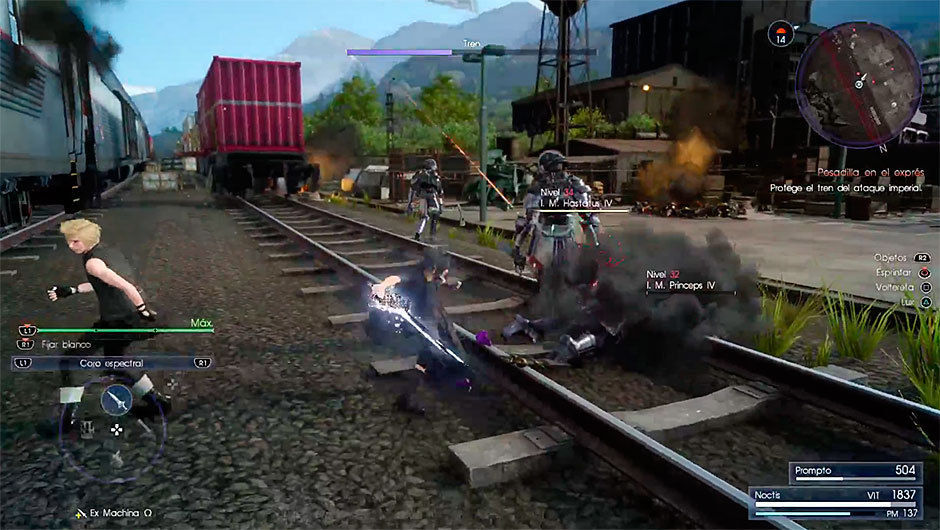Click the number 14 icon beside the minimap
The width and height of the screenshot is (940, 530).
[780, 33]
